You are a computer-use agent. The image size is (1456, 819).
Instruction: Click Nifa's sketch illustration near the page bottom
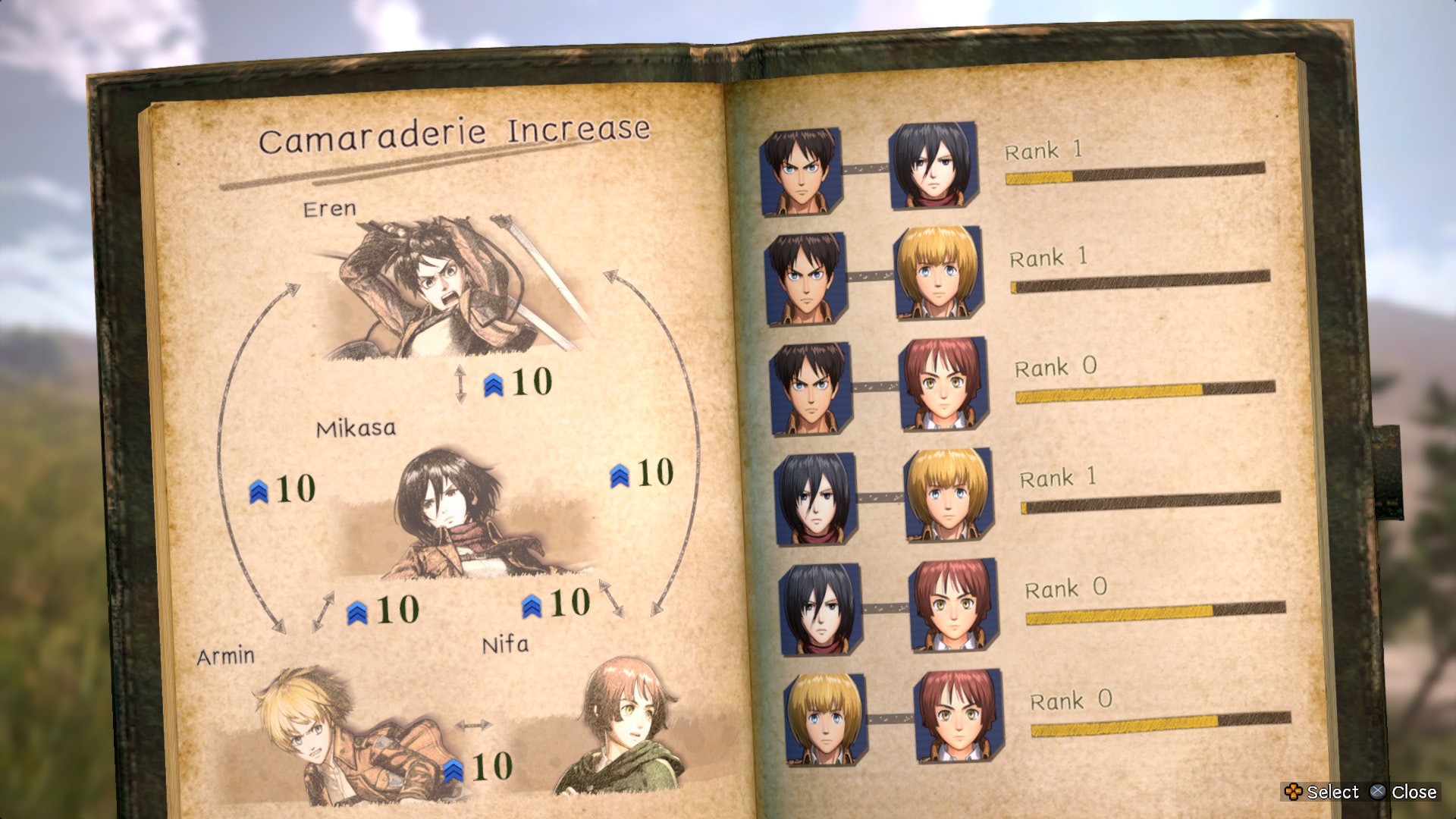click(x=622, y=728)
